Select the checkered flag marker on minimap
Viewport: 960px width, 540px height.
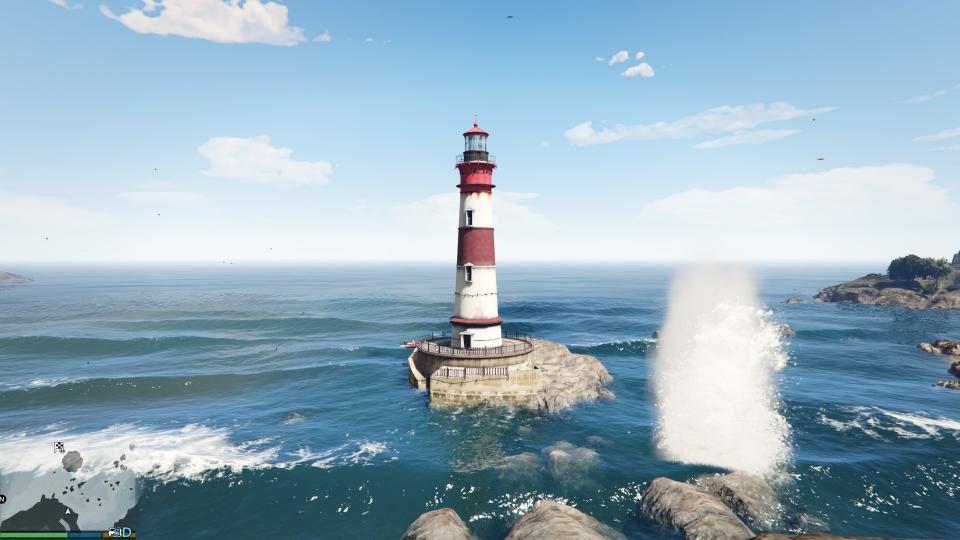point(59,447)
